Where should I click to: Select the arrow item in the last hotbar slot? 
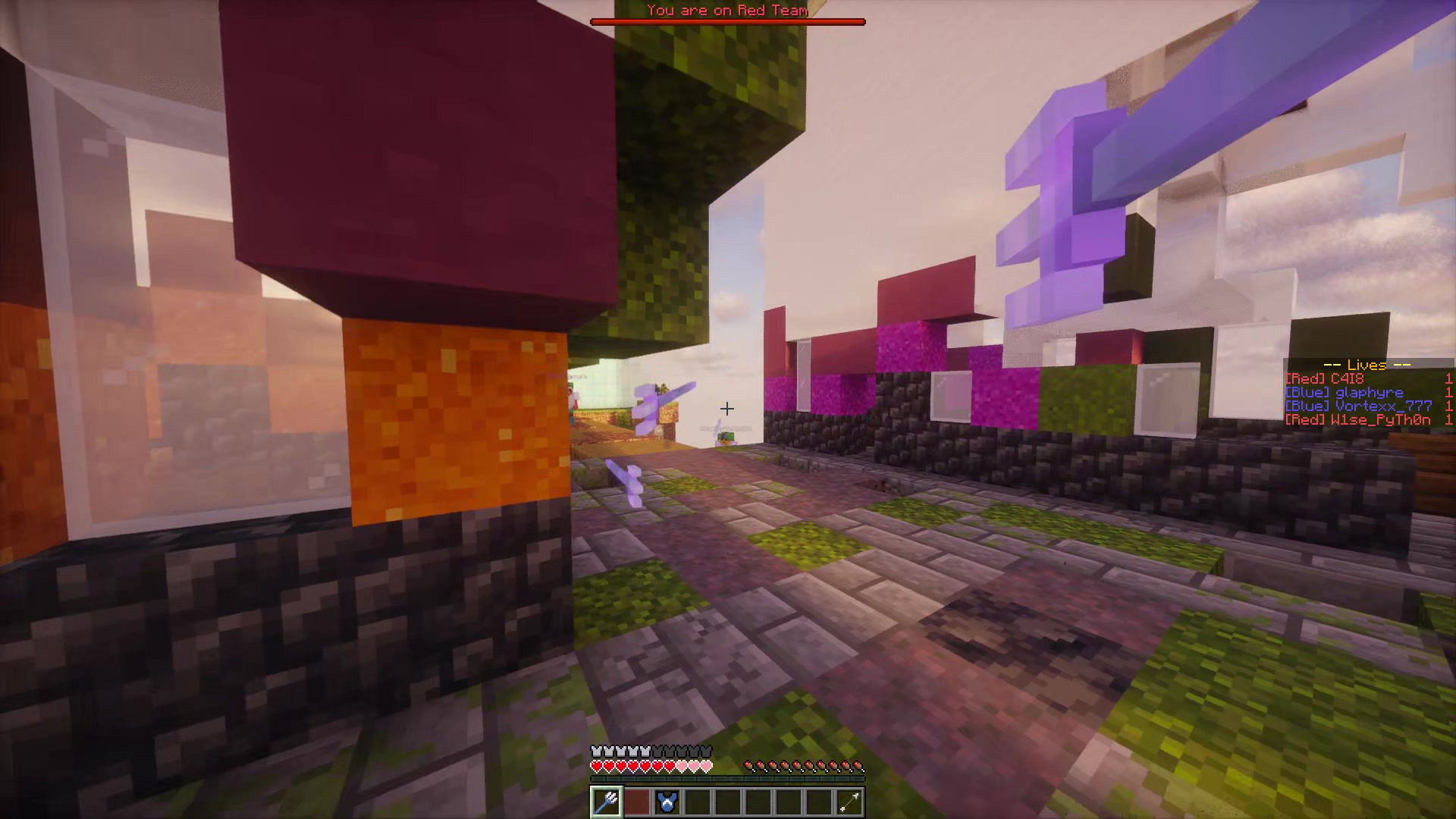(x=849, y=802)
